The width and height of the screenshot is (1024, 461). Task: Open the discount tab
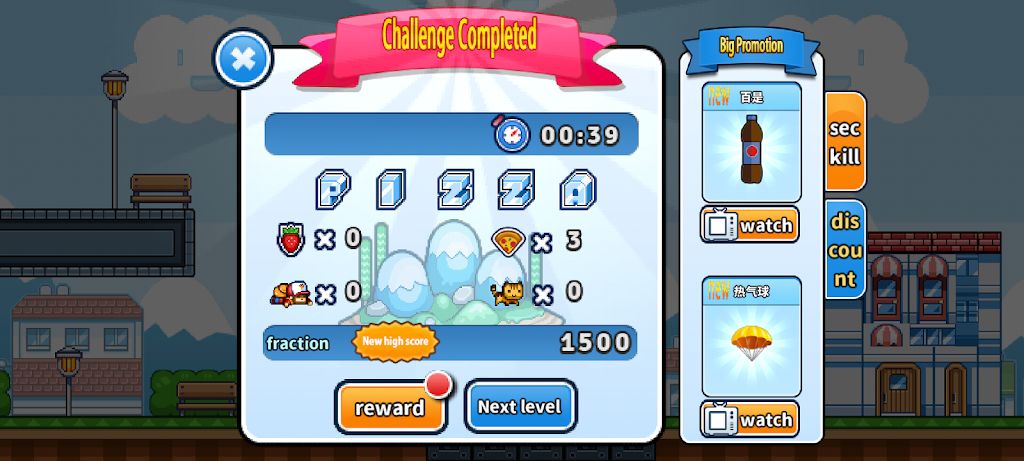point(845,249)
